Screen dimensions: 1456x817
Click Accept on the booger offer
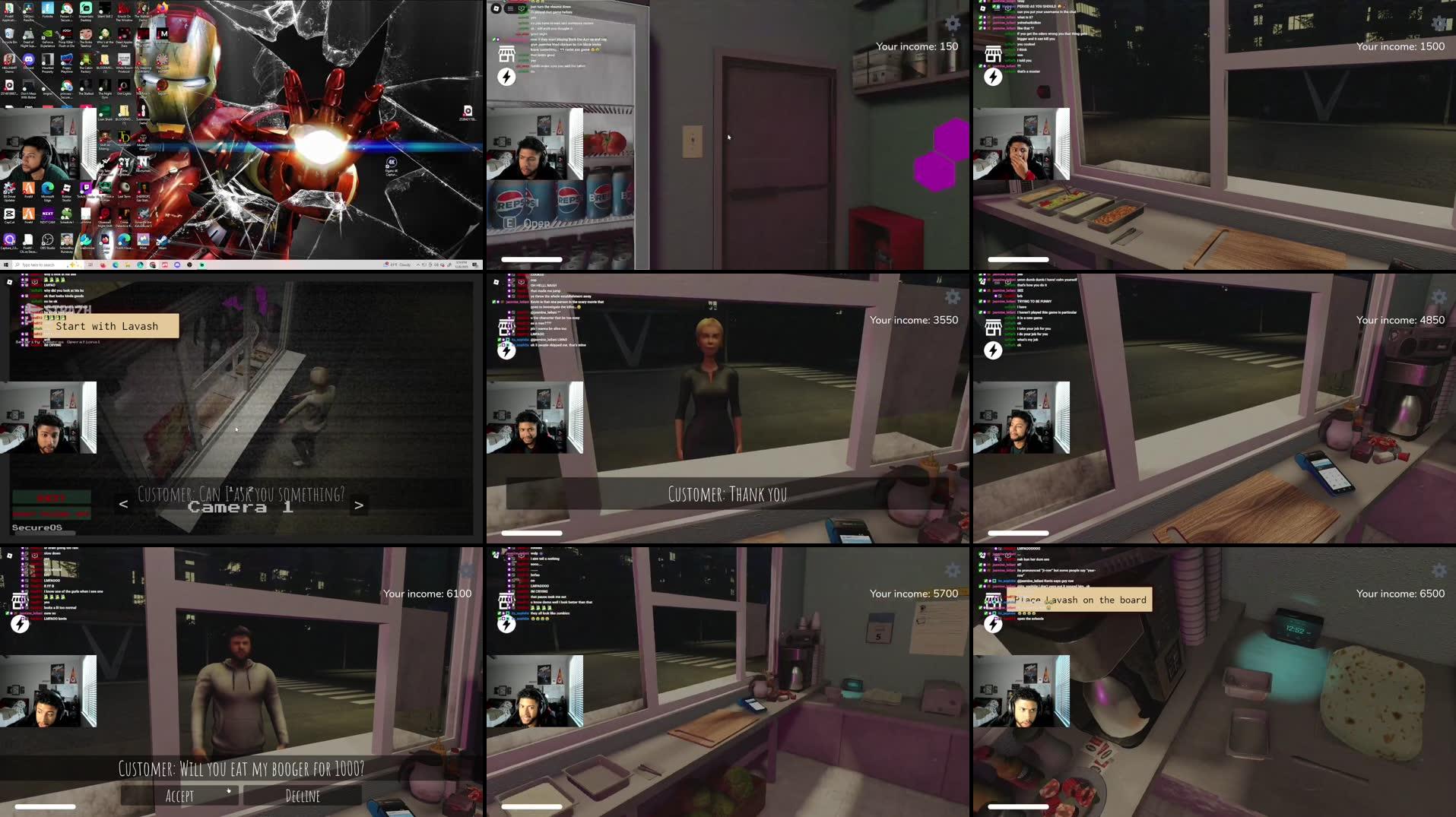click(179, 795)
